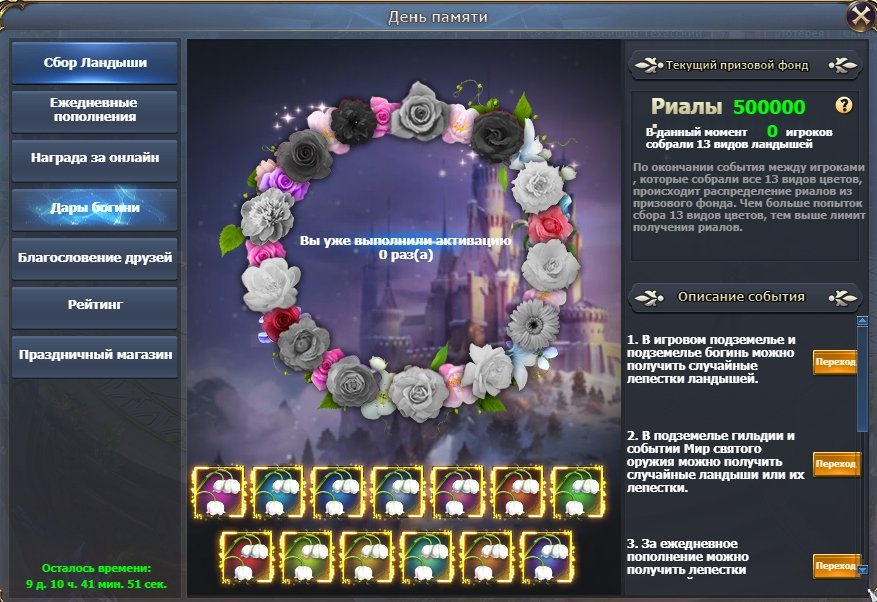View the Рейтинг tab
The image size is (877, 602).
(x=95, y=306)
